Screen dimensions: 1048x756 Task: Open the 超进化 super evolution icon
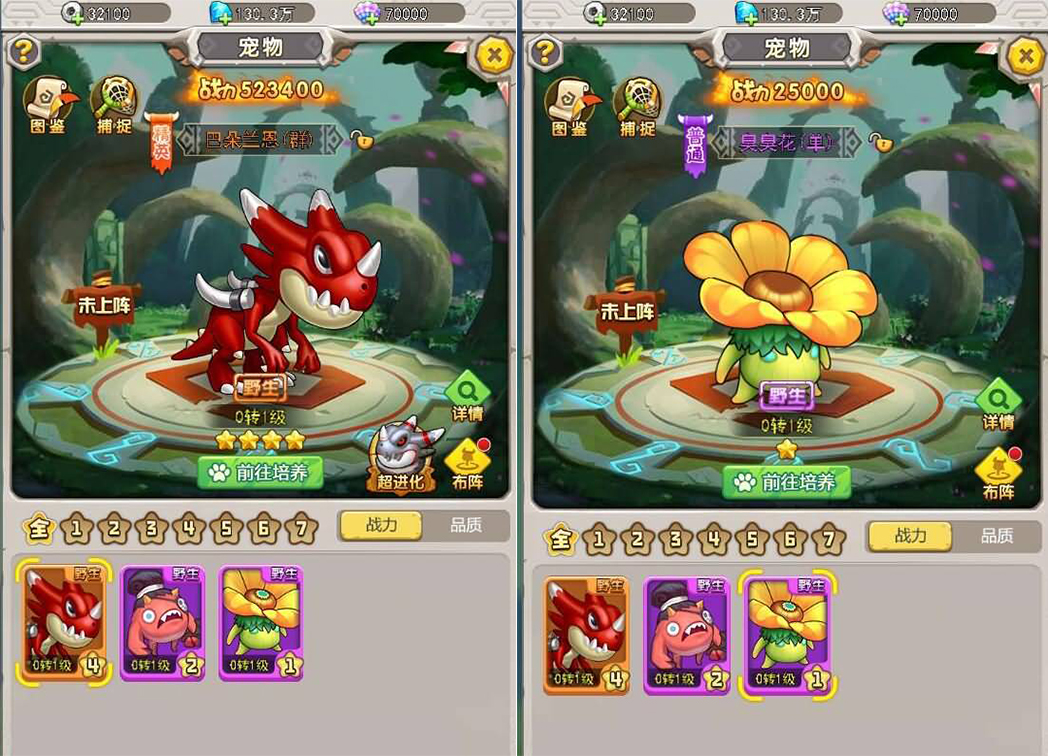point(403,455)
